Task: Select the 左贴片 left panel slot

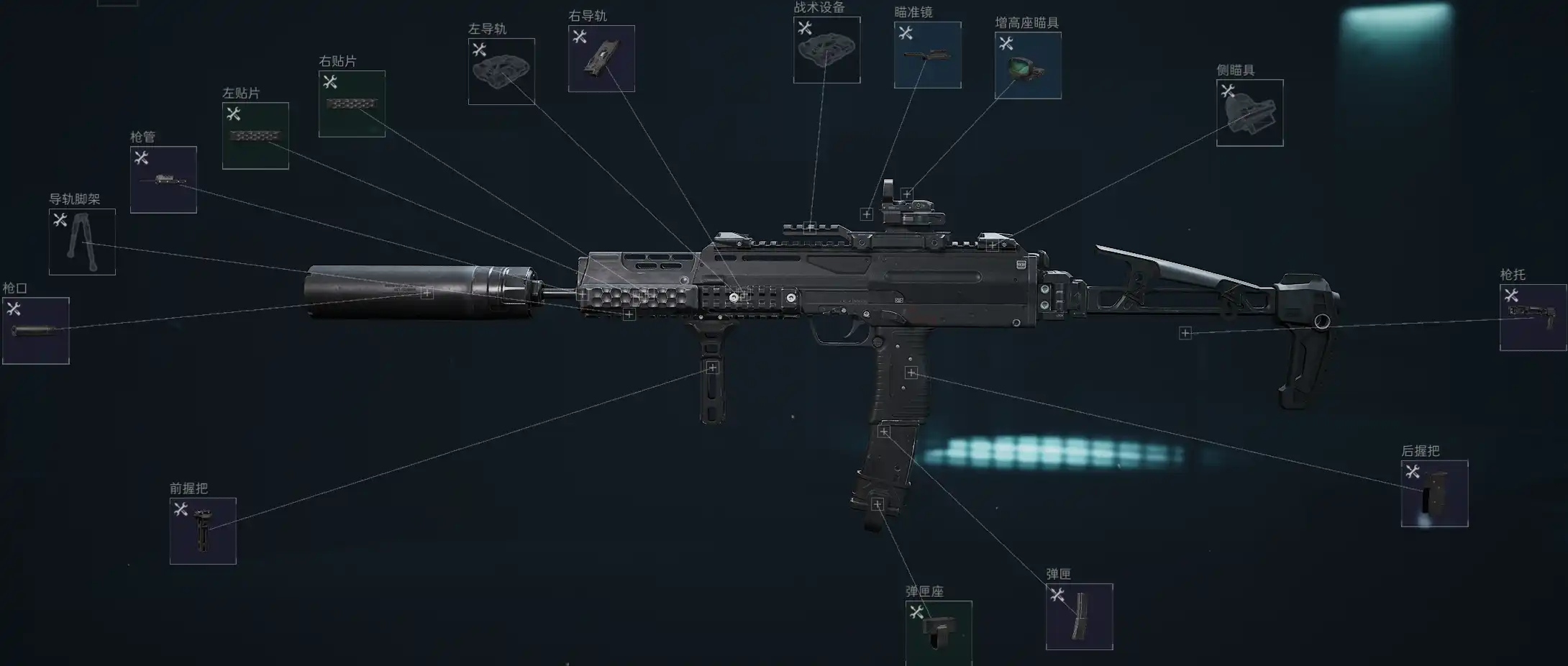Action: (x=255, y=136)
